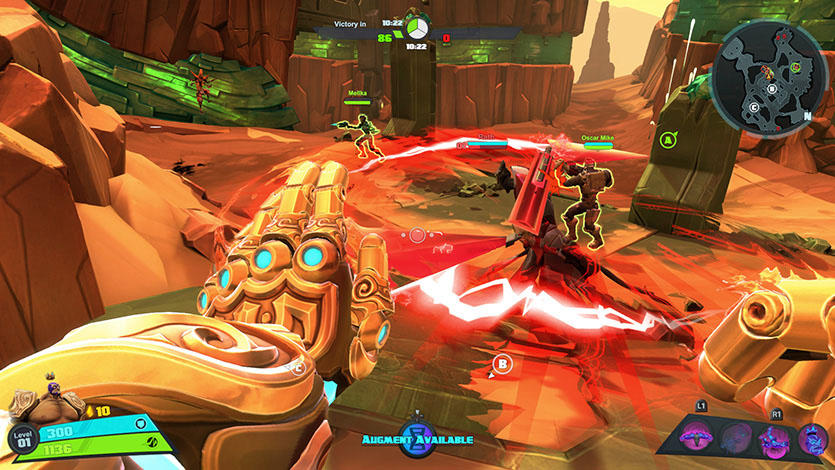This screenshot has width=835, height=470.
Task: Select the dimmed purple skill icon
Action: [x=735, y=437]
